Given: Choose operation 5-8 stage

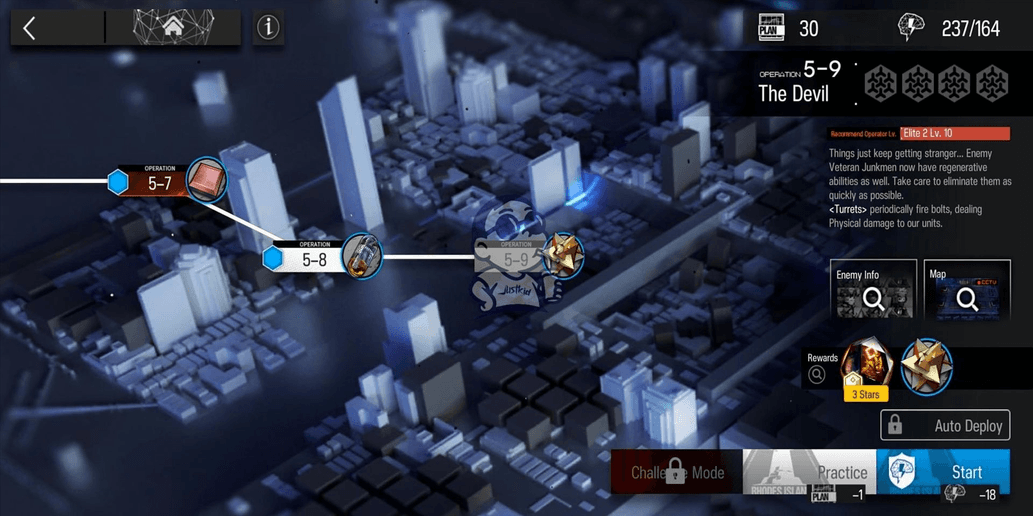Looking at the screenshot, I should [314, 258].
